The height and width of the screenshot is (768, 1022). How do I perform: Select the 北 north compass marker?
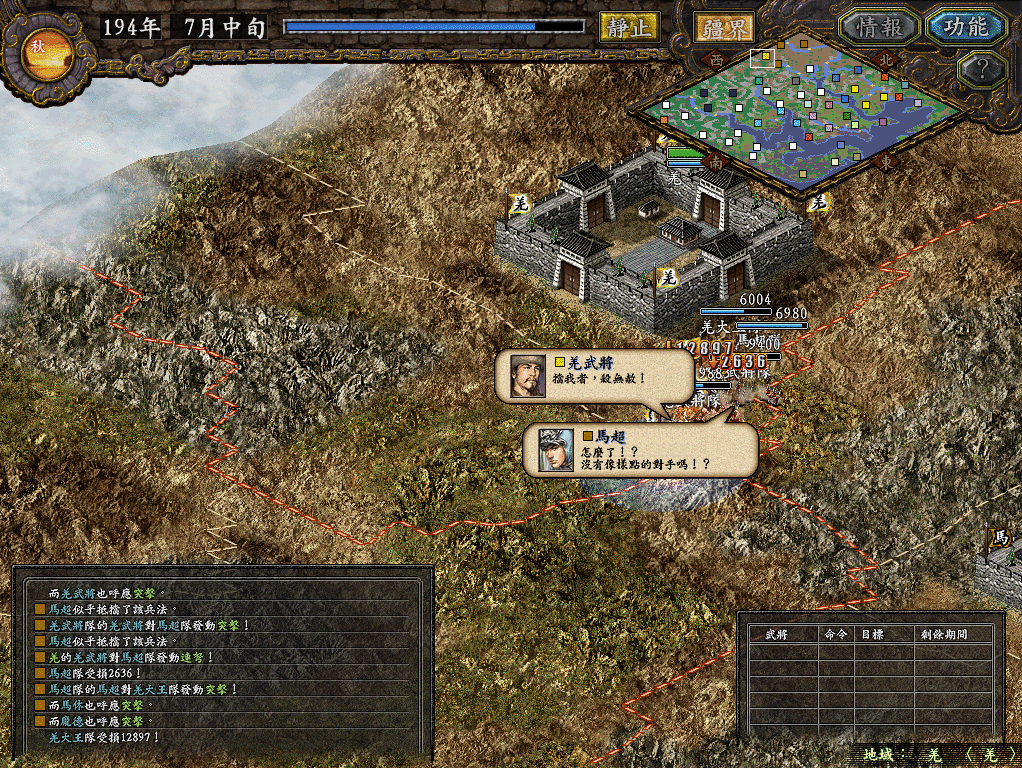click(885, 59)
